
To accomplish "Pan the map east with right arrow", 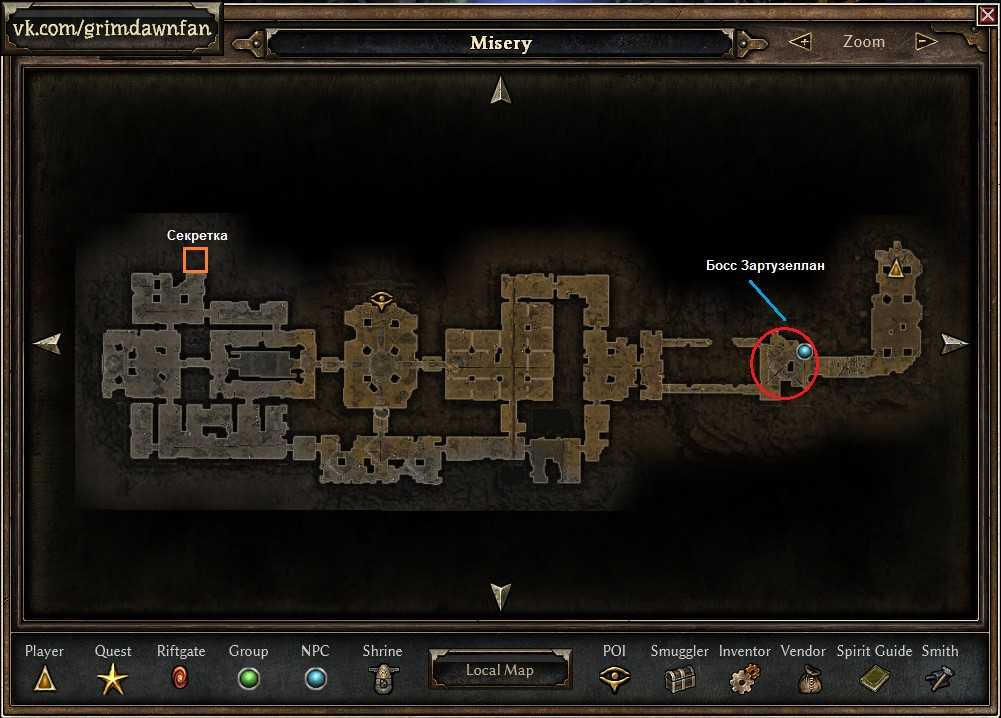I will pos(955,344).
